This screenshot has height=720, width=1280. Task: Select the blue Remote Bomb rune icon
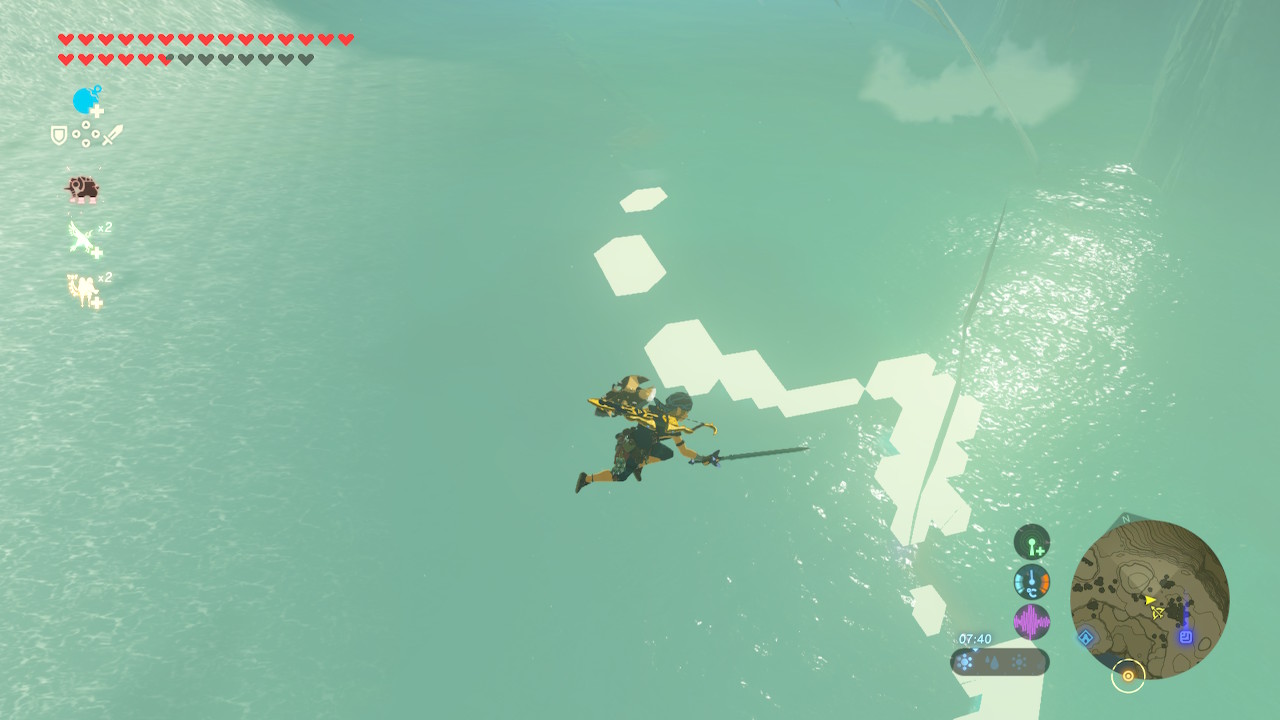87,101
